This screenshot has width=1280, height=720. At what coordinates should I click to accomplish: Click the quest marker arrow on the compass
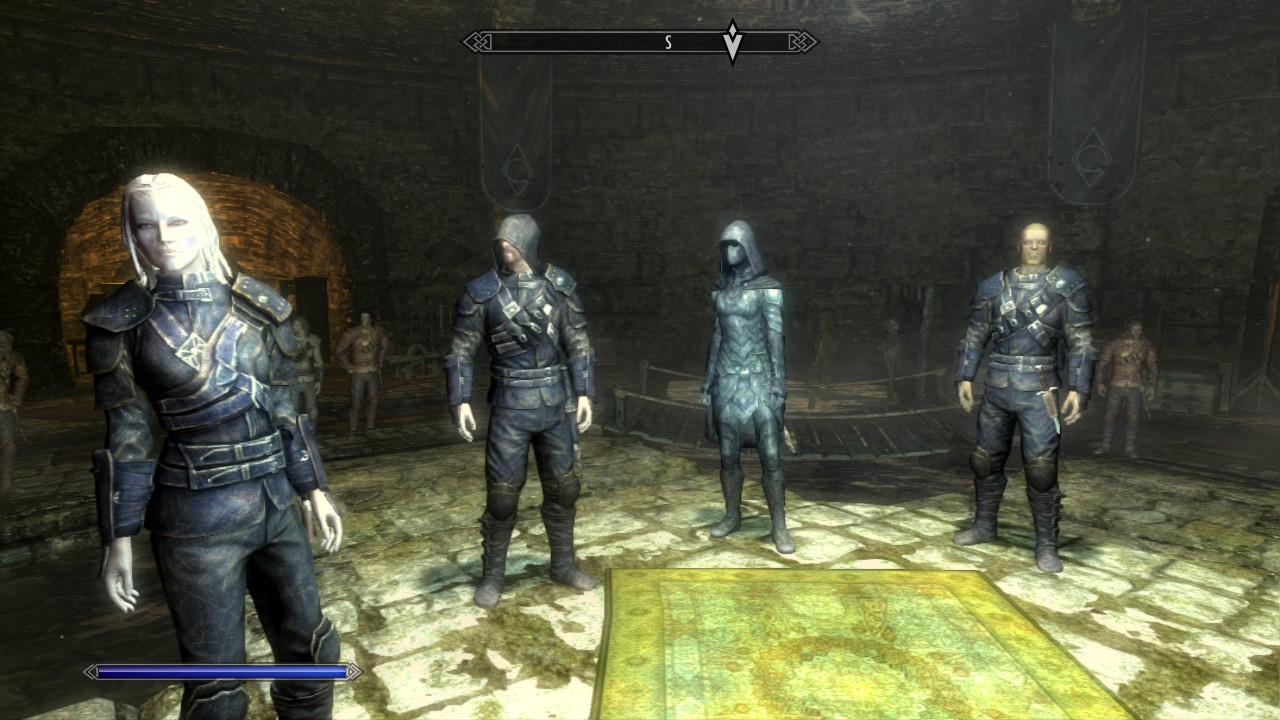pyautogui.click(x=733, y=42)
